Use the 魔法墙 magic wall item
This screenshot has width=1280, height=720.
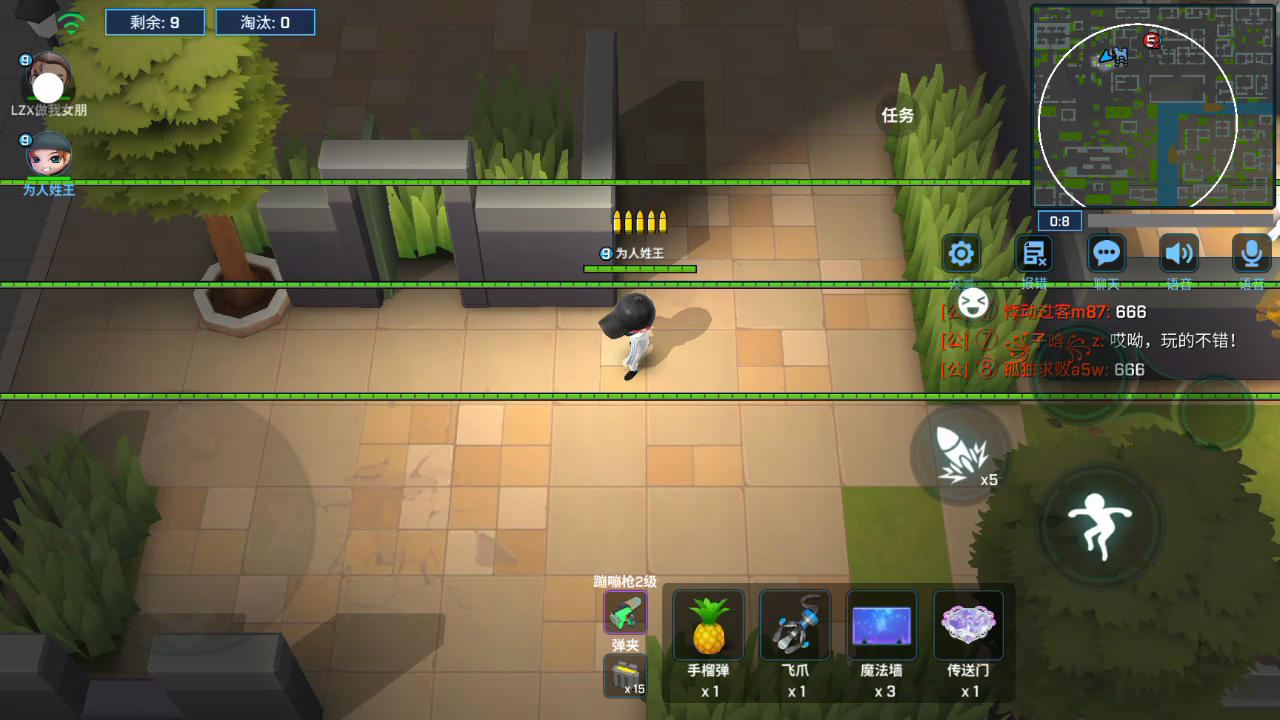(882, 625)
